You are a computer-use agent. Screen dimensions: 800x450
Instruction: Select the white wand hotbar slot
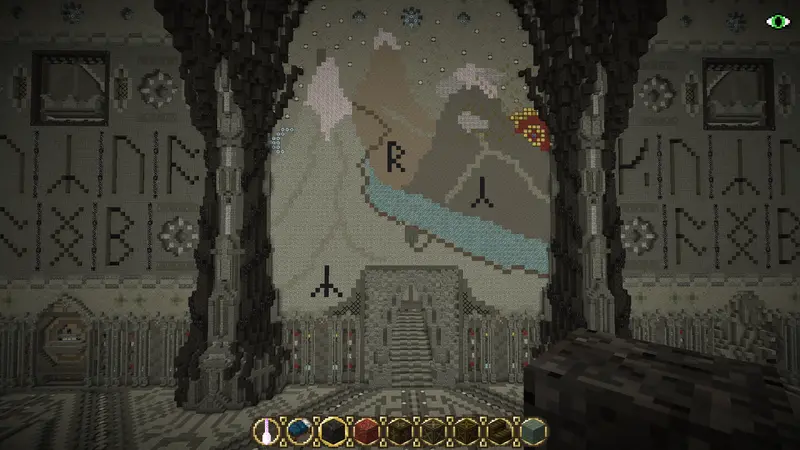click(266, 432)
